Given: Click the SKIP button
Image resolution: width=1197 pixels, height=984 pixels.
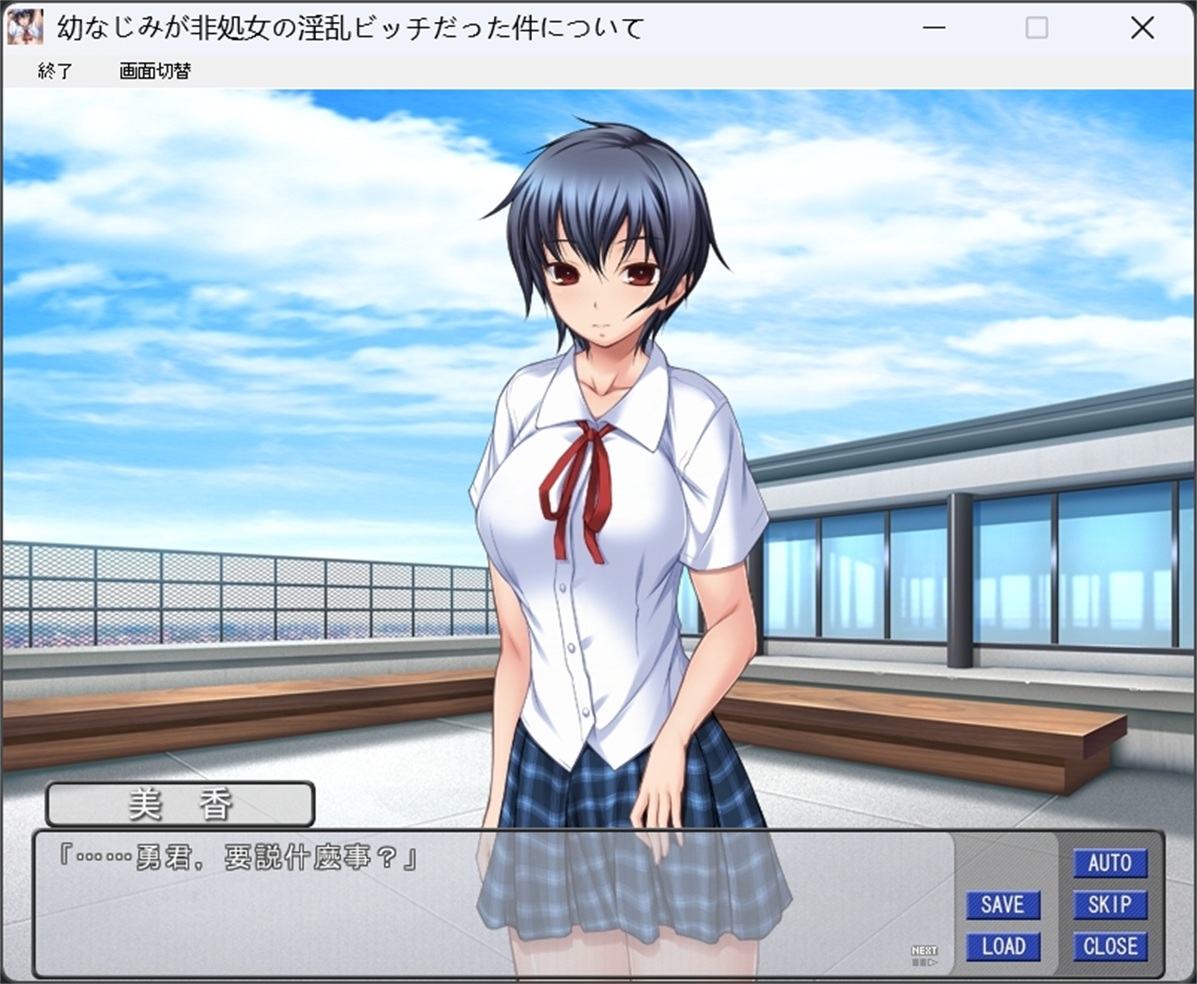Looking at the screenshot, I should pyautogui.click(x=1110, y=905).
